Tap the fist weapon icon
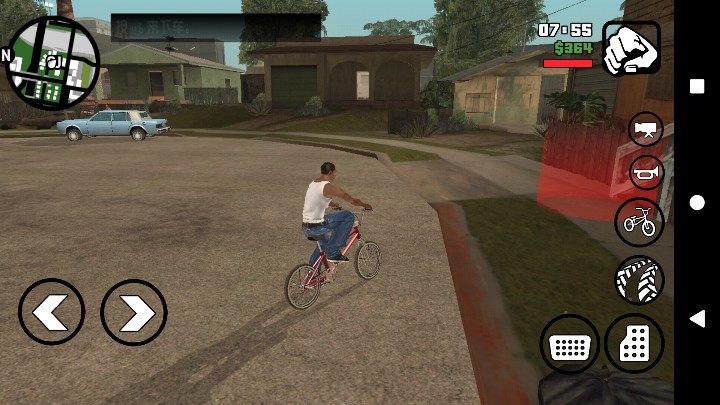This screenshot has width=720, height=405. pos(631,48)
